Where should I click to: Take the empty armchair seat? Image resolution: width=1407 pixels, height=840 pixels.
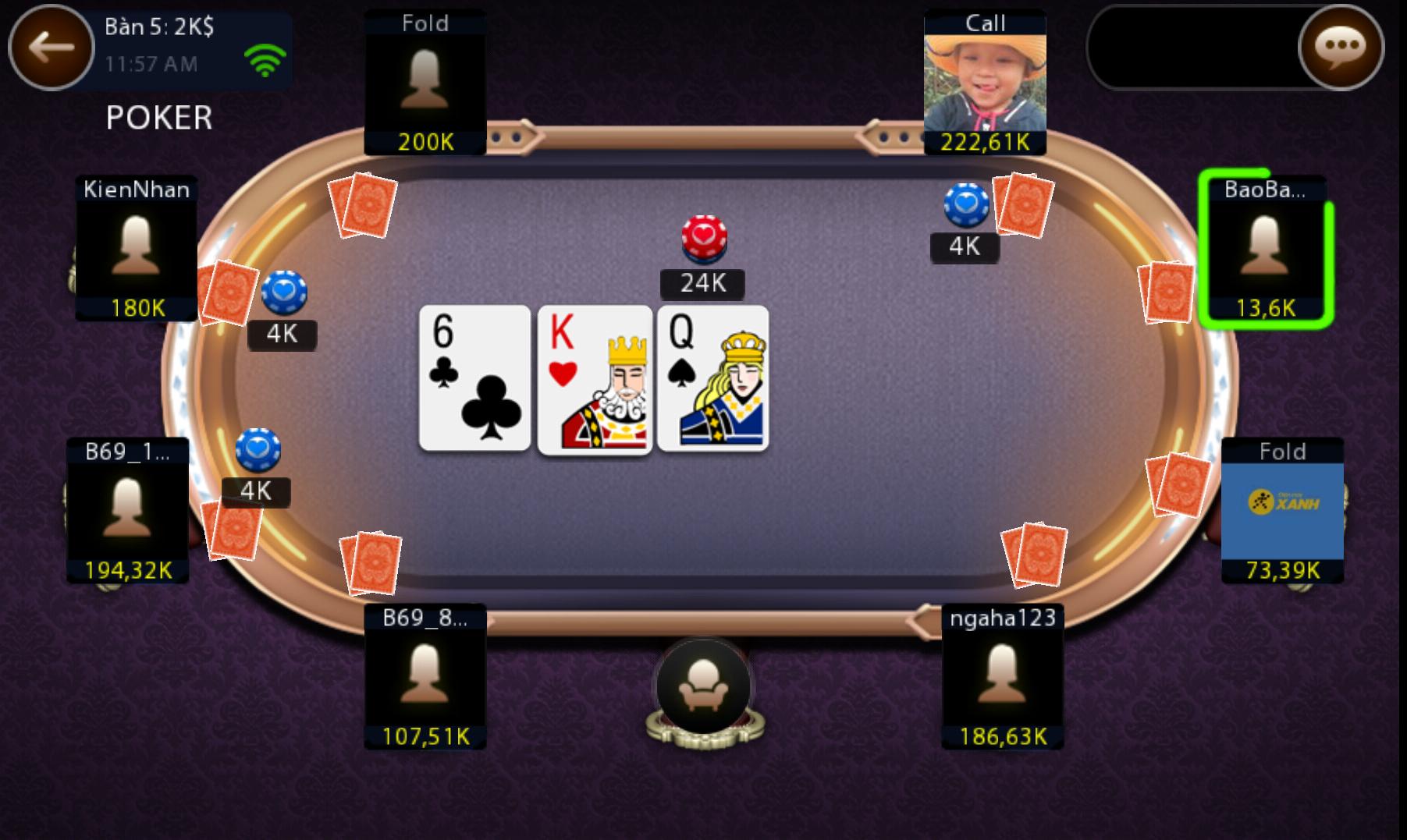pos(703,687)
